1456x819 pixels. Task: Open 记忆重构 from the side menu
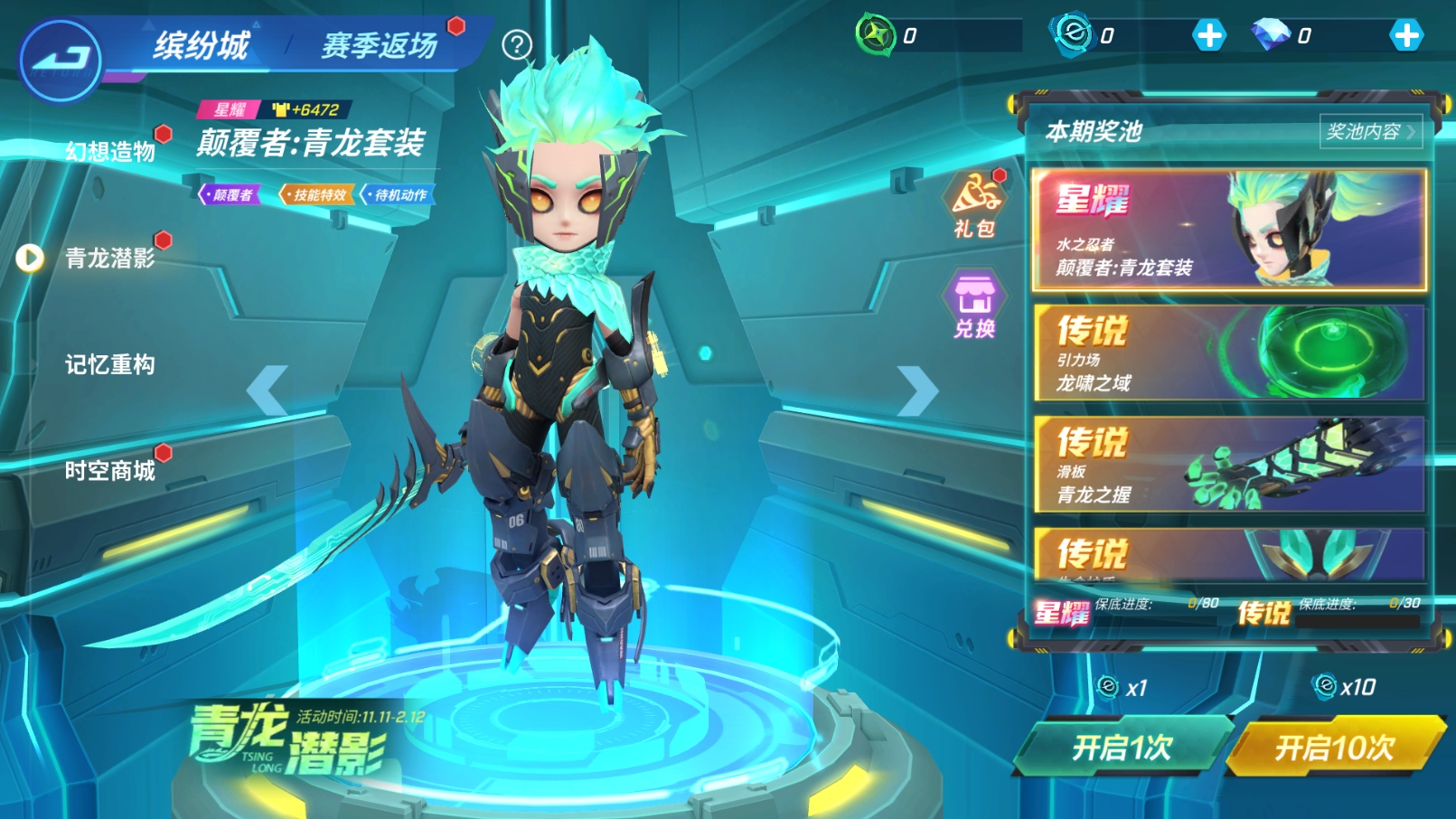(x=110, y=364)
